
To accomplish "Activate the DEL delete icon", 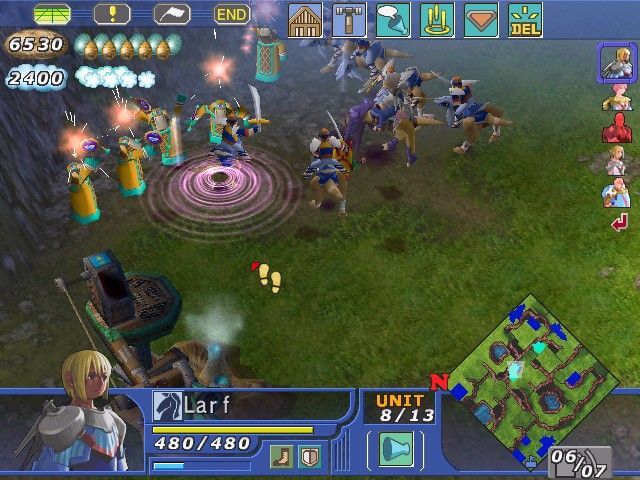I will tap(525, 20).
